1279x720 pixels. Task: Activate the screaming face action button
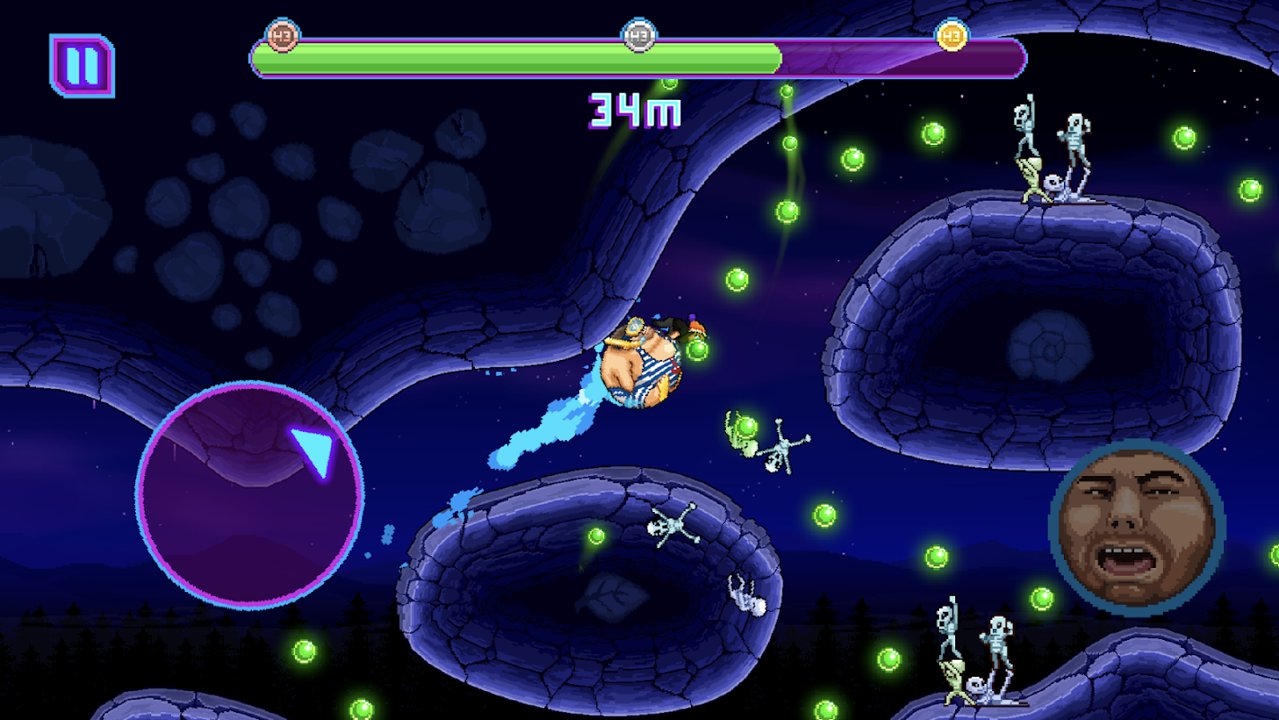(x=1137, y=527)
